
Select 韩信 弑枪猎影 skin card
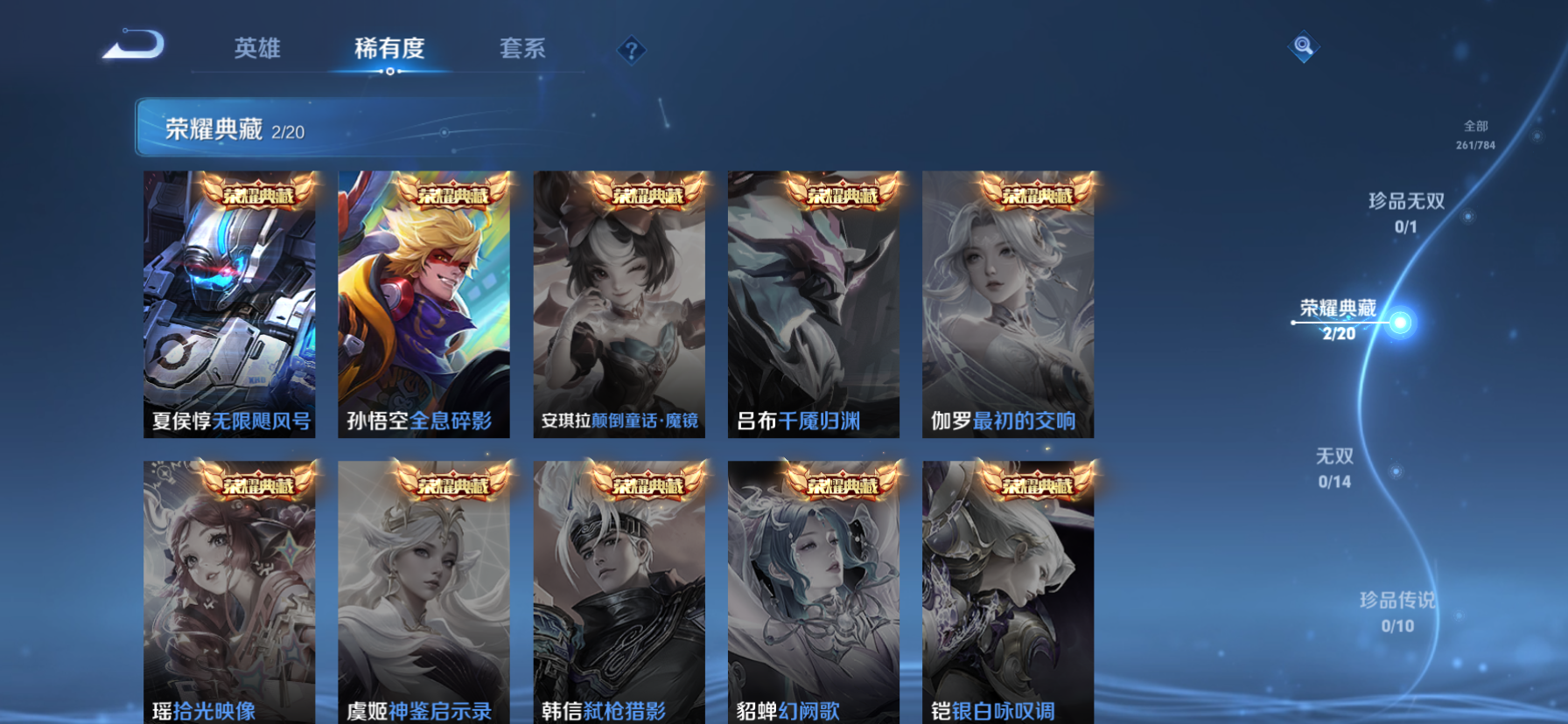(x=619, y=592)
